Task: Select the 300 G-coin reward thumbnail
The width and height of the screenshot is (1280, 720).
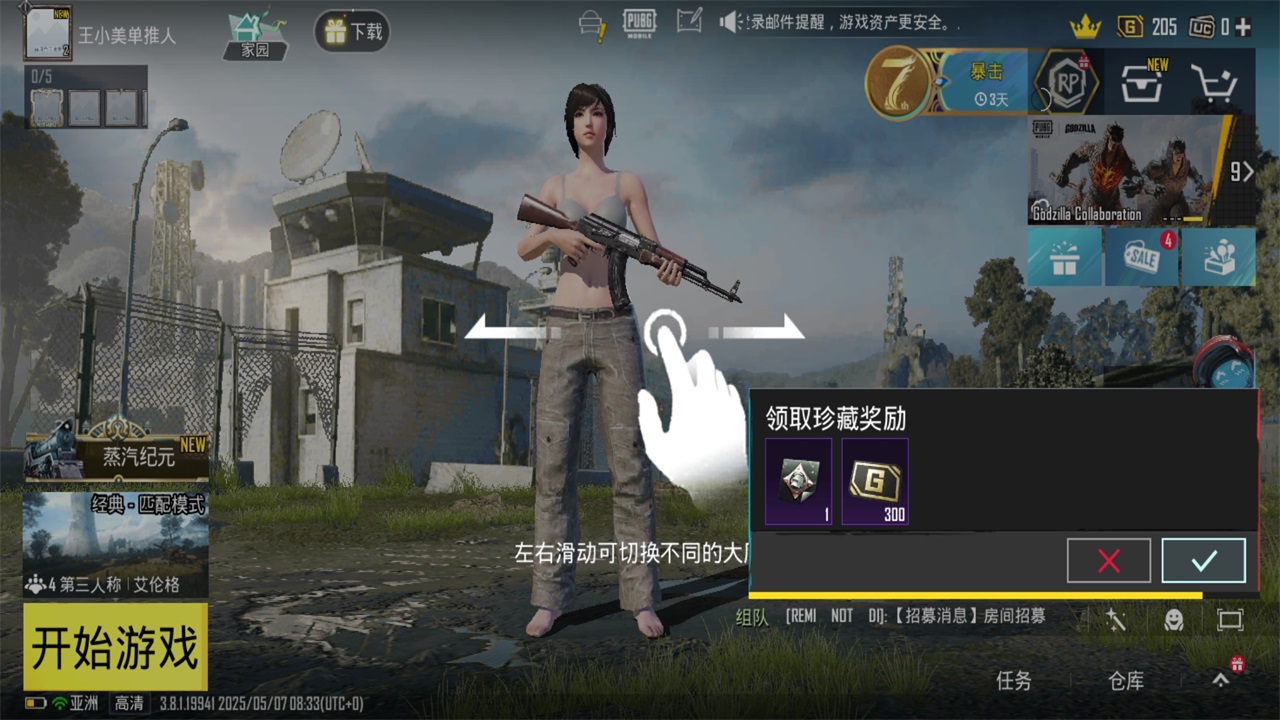Action: click(876, 483)
